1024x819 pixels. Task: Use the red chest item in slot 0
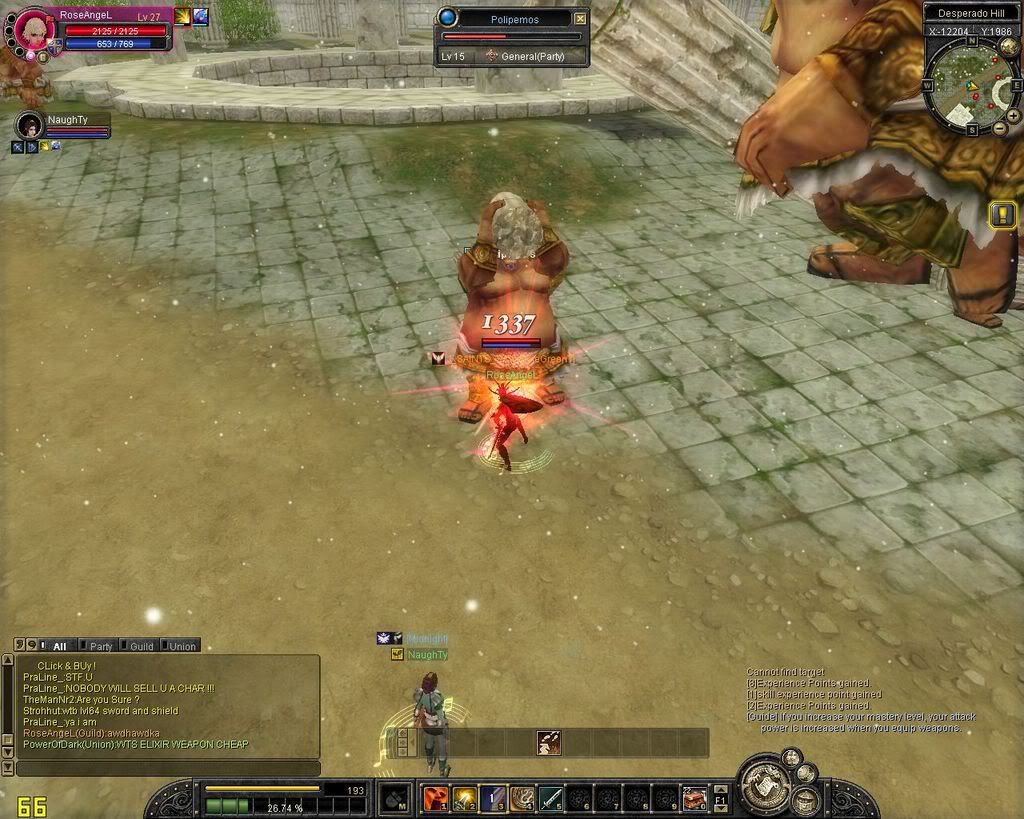[x=695, y=798]
